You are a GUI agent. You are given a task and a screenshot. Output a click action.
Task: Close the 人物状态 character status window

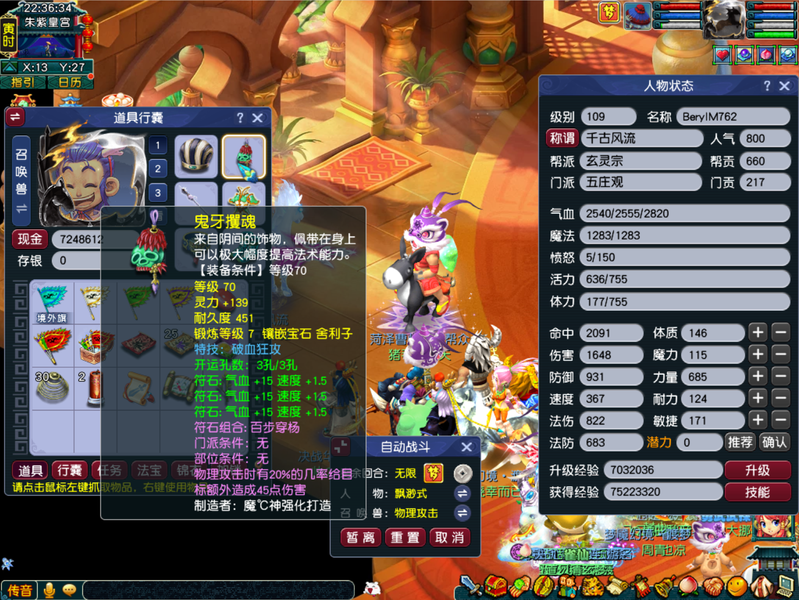tap(784, 87)
